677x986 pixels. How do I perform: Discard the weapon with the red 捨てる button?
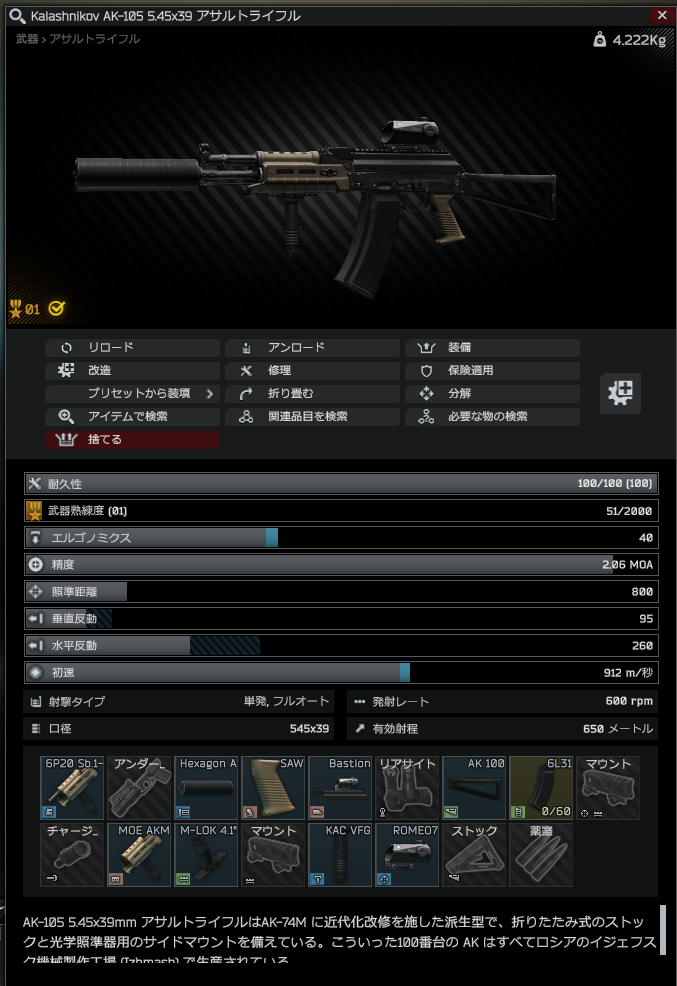[132, 440]
